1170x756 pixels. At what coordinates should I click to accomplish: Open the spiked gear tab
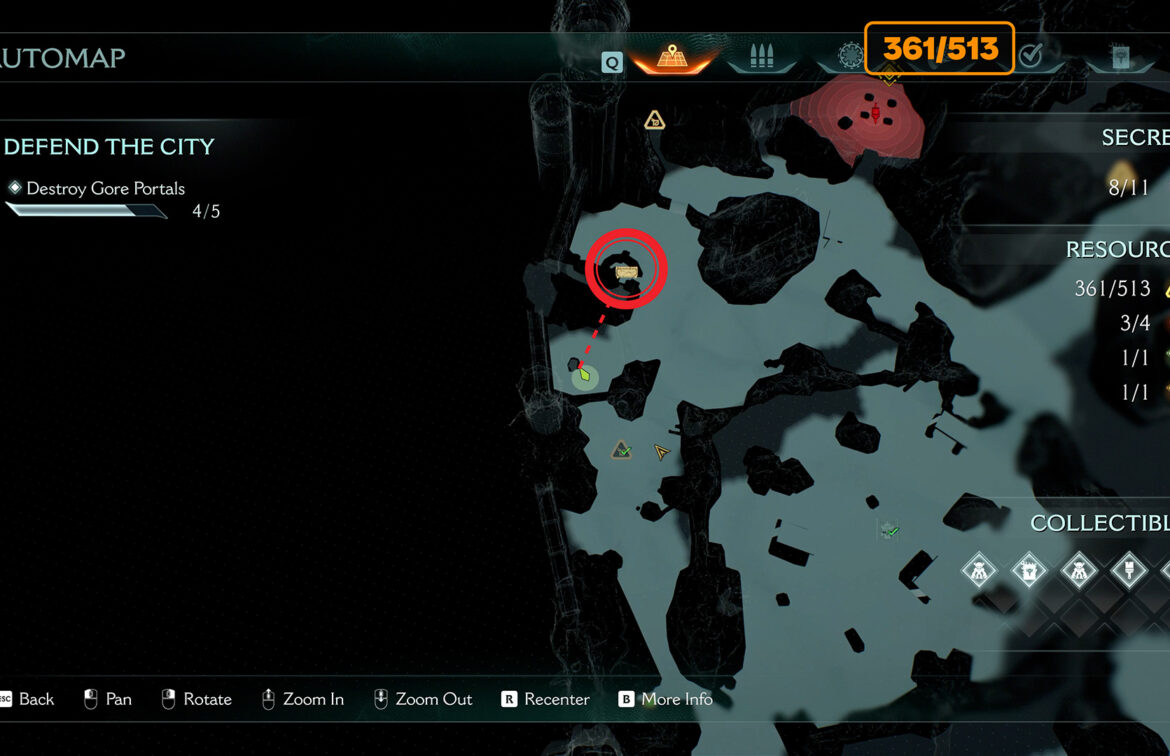[x=850, y=56]
